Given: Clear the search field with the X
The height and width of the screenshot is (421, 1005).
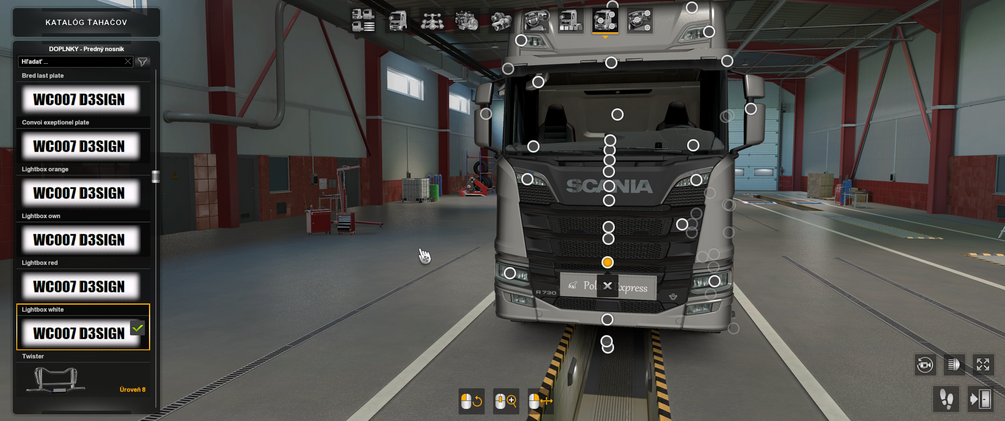Looking at the screenshot, I should 128,62.
